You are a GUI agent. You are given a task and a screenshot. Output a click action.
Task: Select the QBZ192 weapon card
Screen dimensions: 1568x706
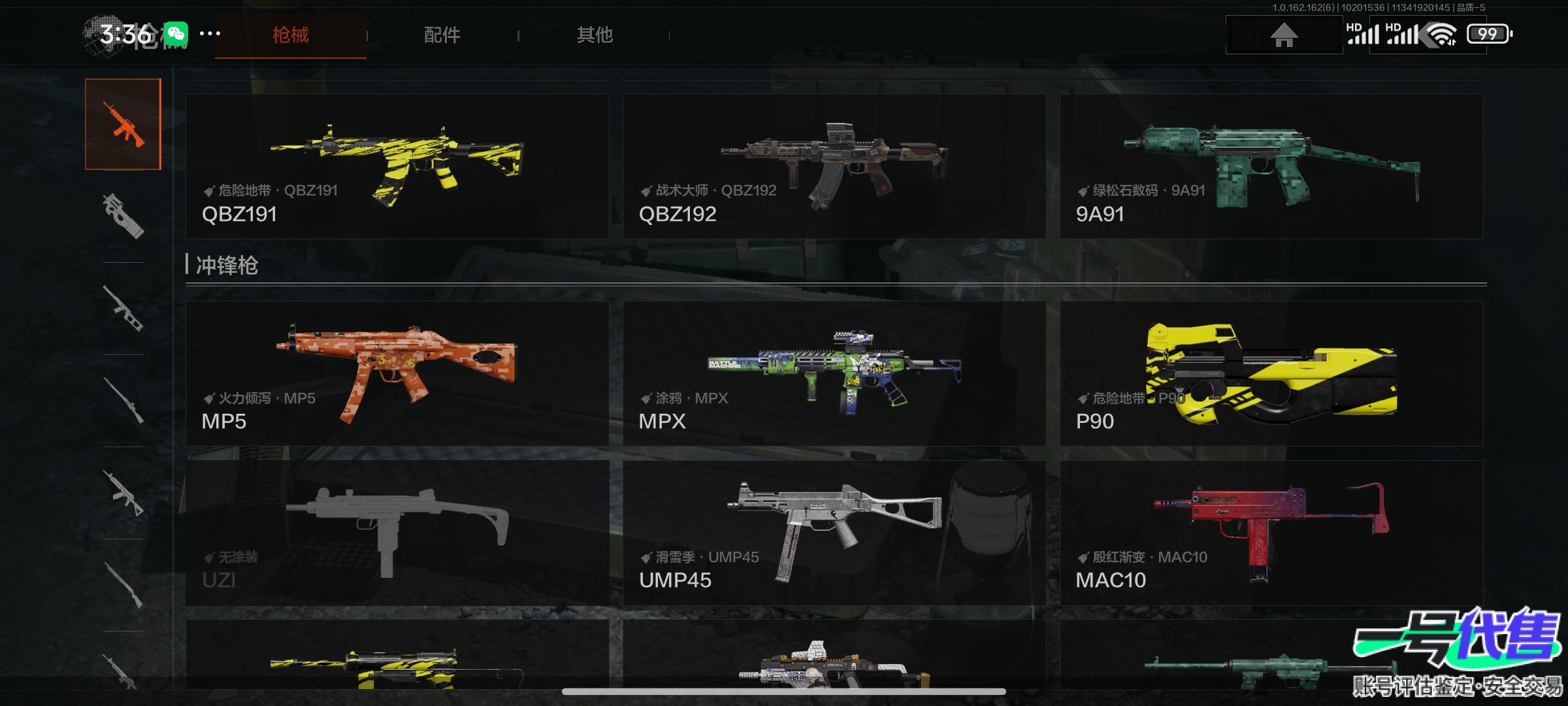click(834, 166)
